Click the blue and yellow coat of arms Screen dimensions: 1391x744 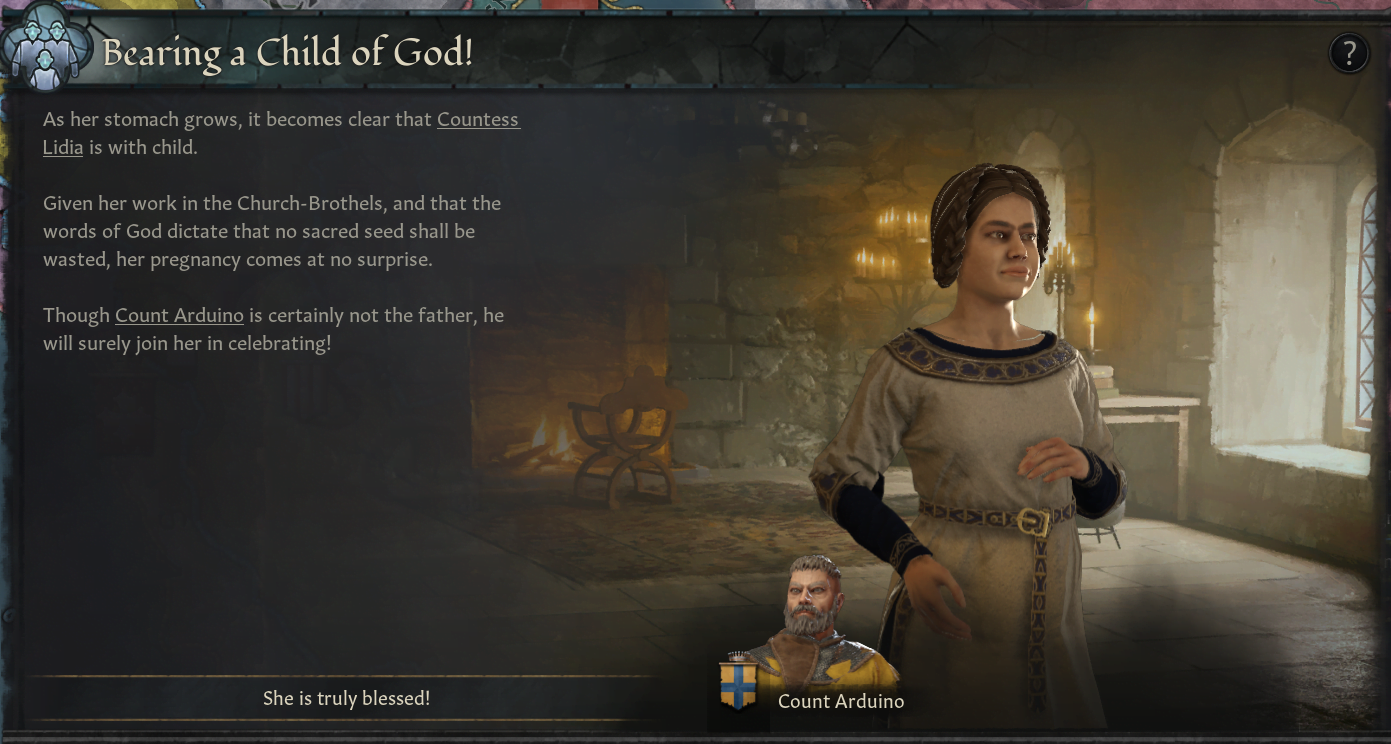click(x=737, y=682)
